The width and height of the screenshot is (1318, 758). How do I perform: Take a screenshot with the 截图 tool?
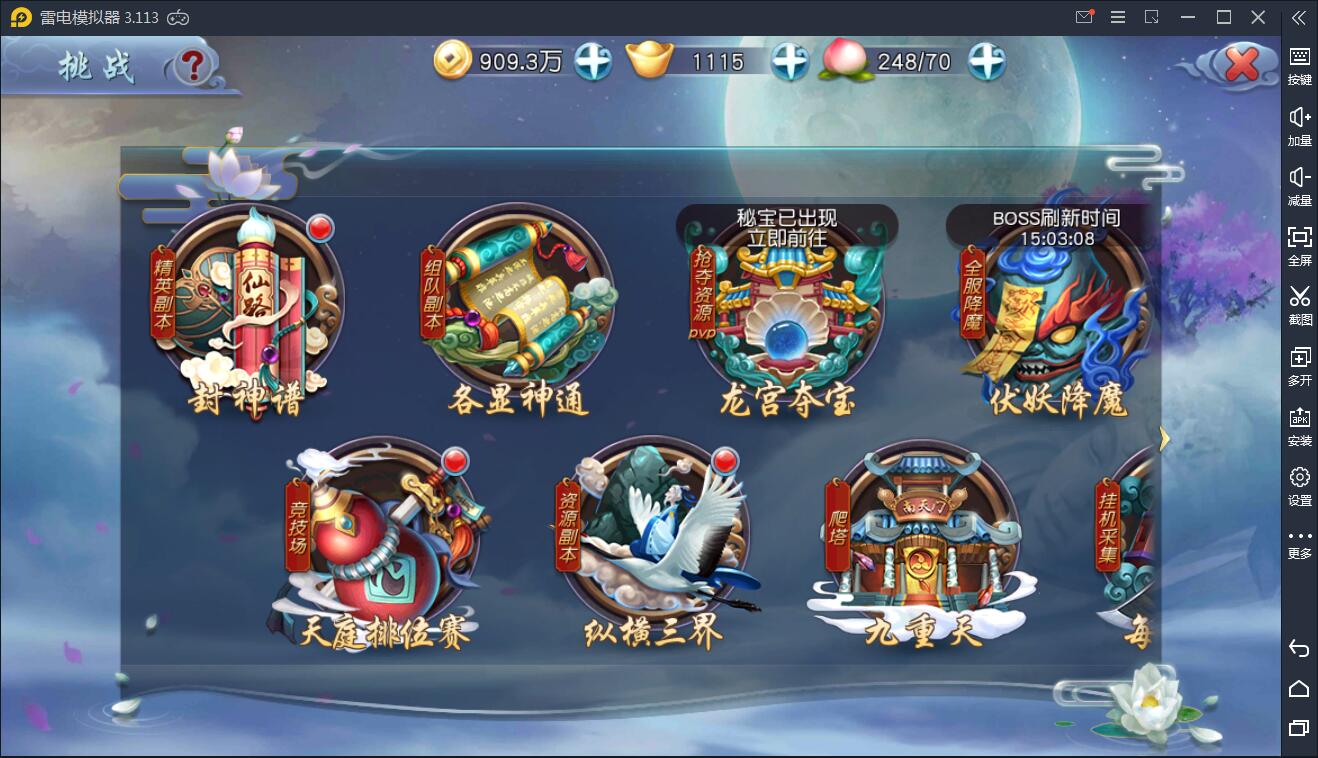(1299, 304)
